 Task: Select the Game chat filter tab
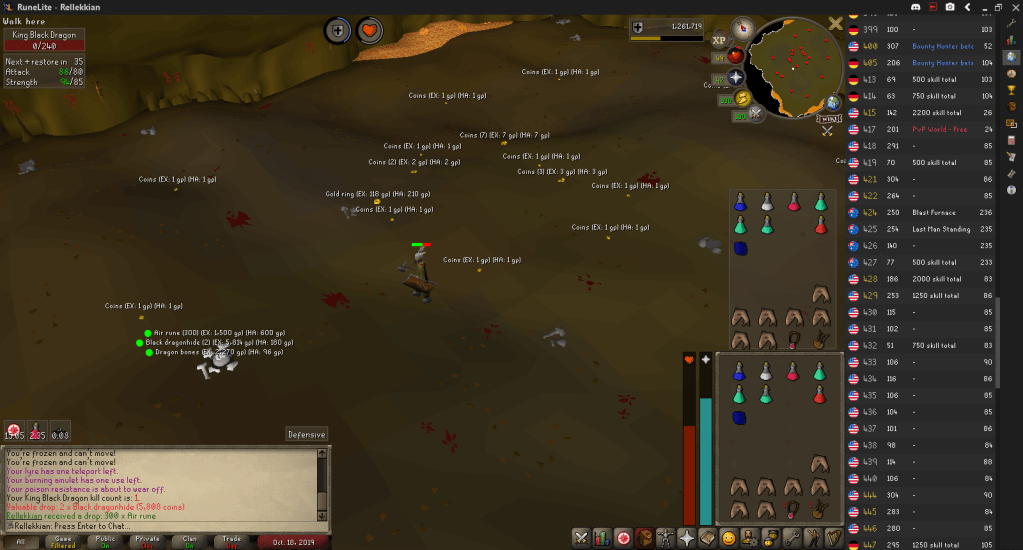(63, 541)
